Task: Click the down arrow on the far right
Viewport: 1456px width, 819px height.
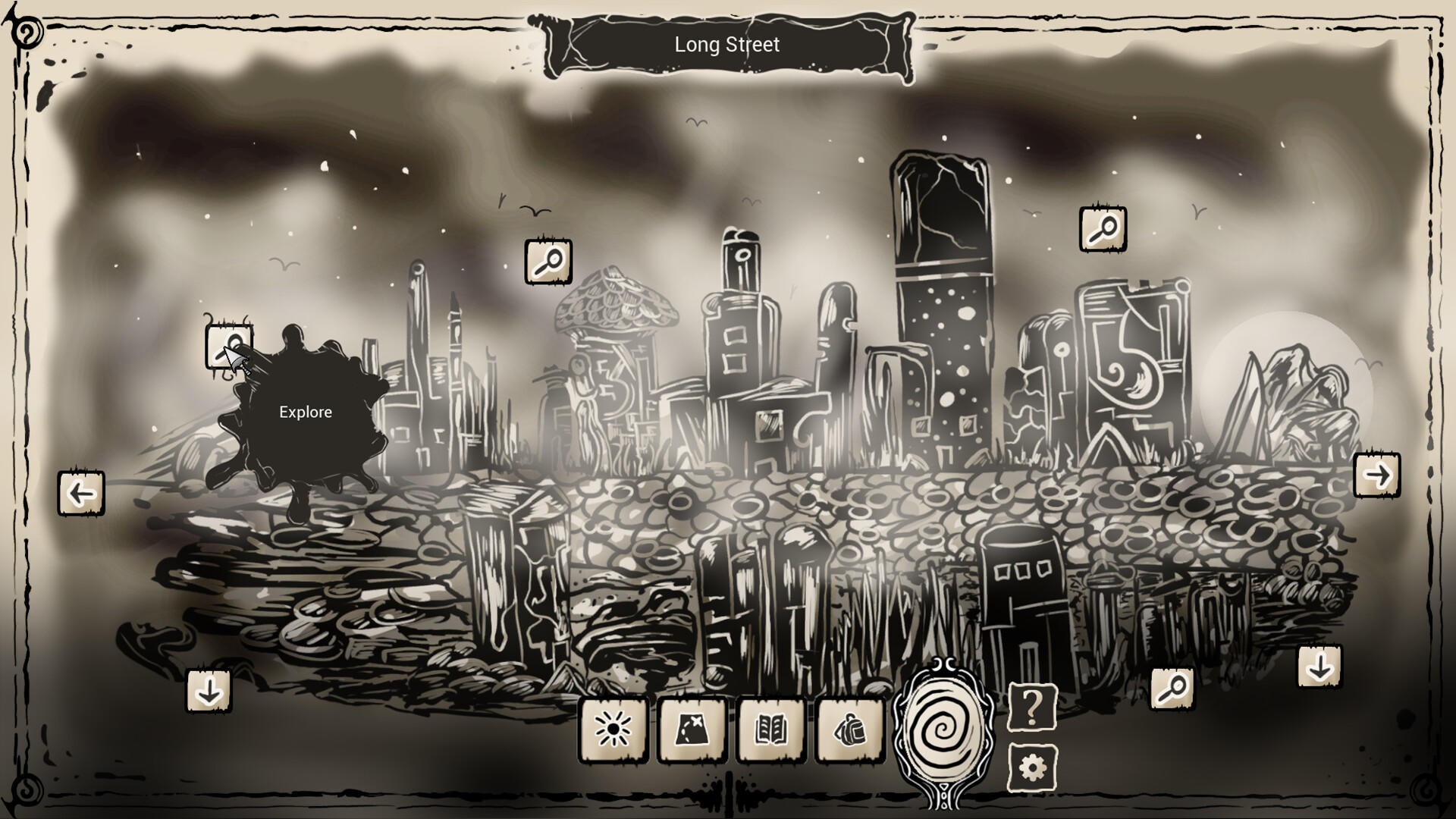Action: coord(1321,667)
